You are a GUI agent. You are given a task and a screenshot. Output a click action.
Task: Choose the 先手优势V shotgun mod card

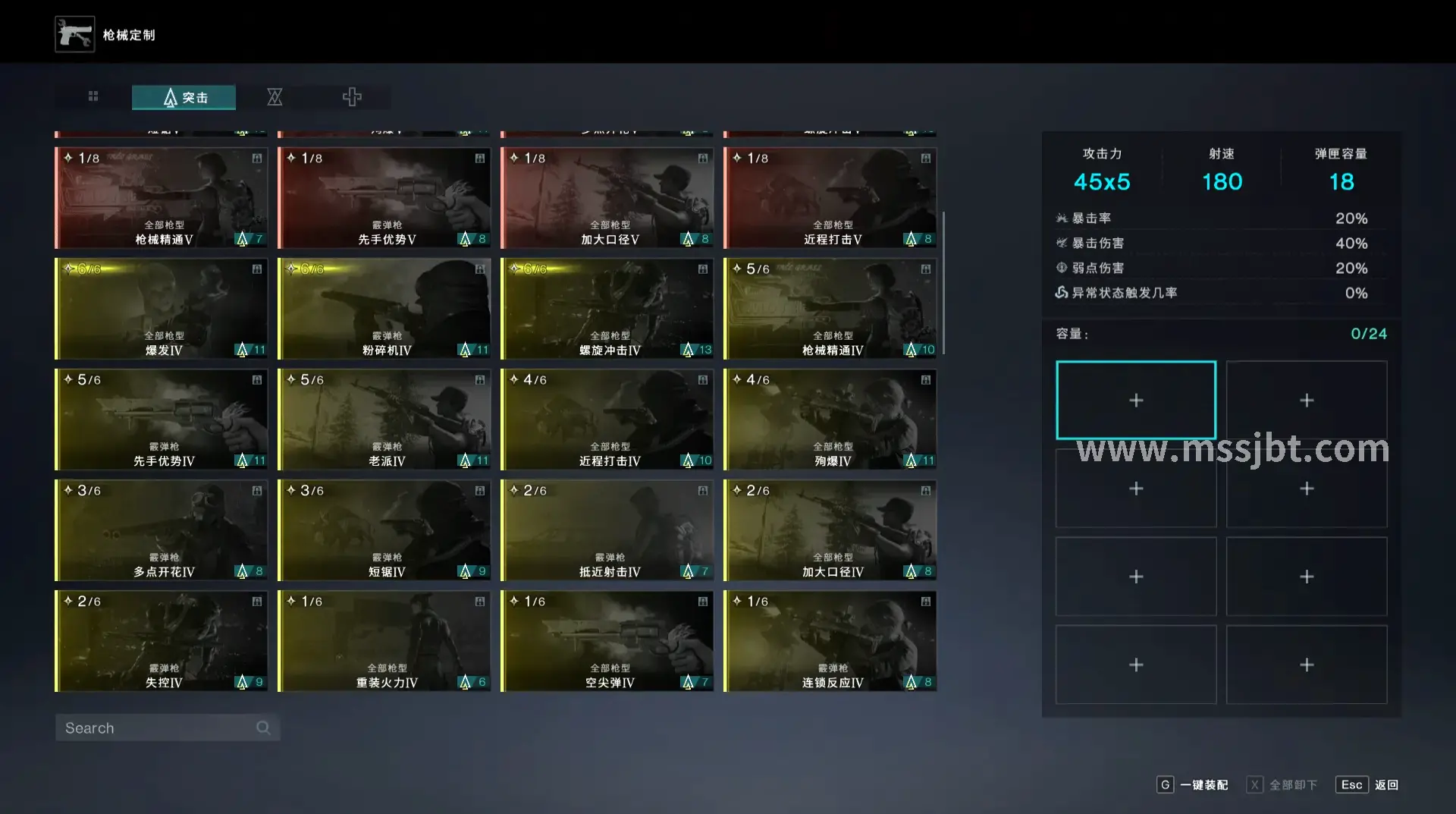coord(384,198)
